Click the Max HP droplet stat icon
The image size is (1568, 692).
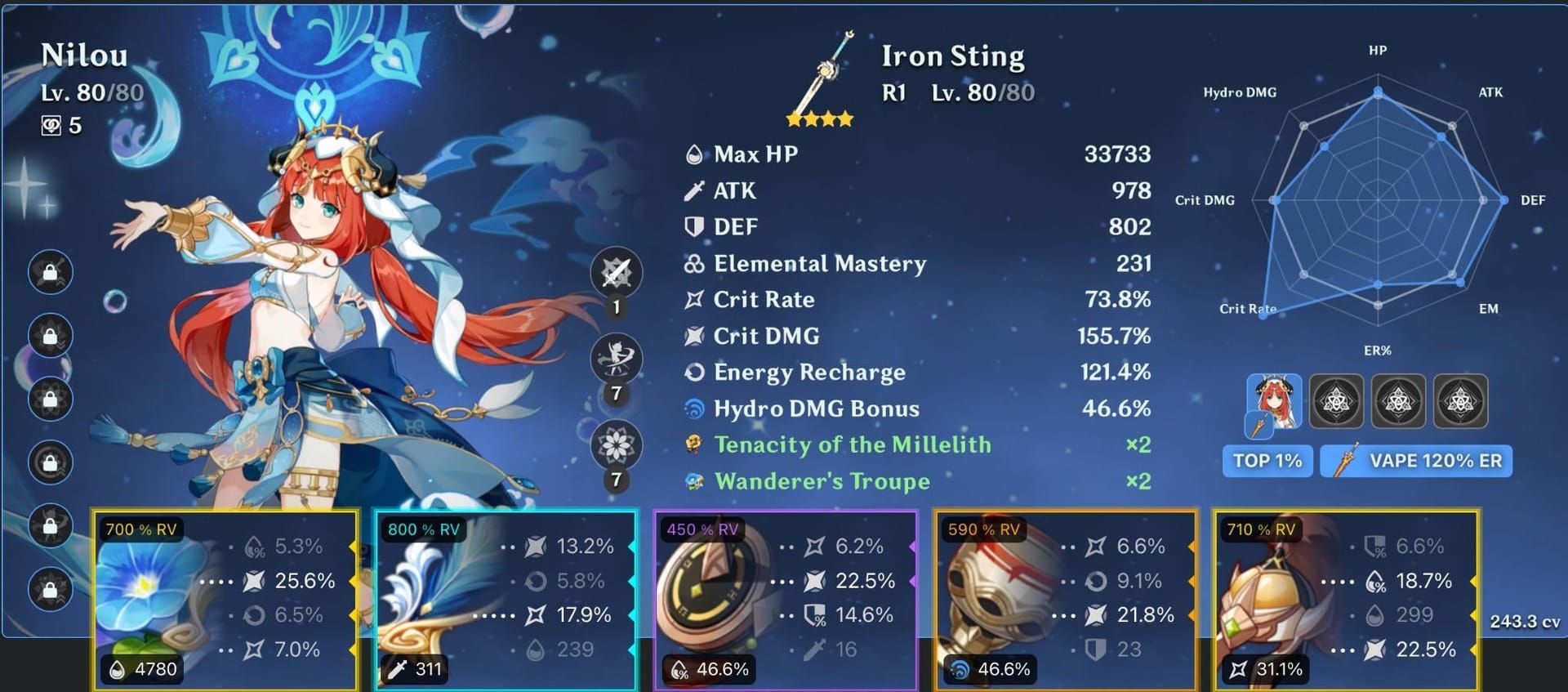[693, 154]
